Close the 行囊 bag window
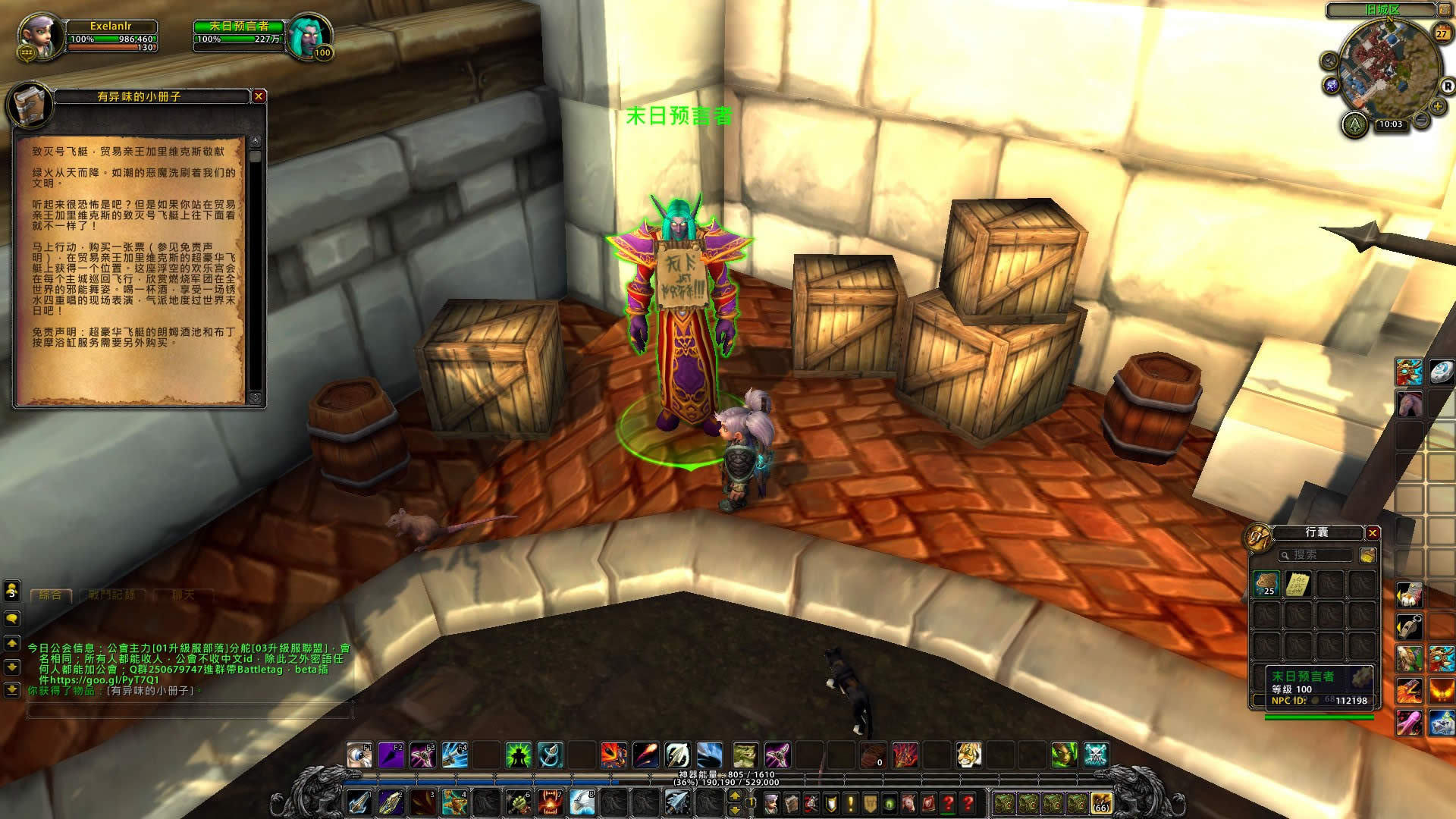This screenshot has height=819, width=1456. (x=1373, y=533)
